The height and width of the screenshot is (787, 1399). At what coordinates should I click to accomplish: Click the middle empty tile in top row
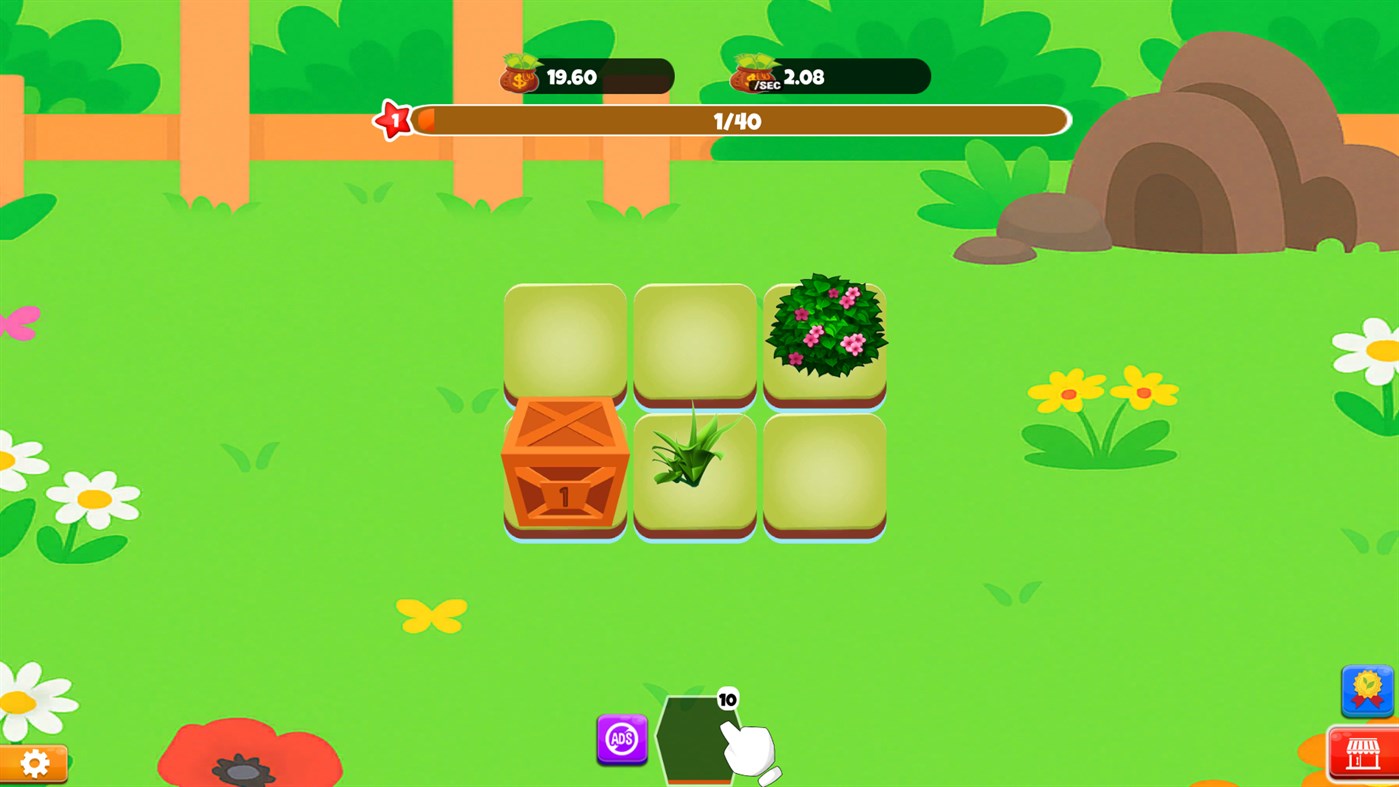(x=694, y=340)
